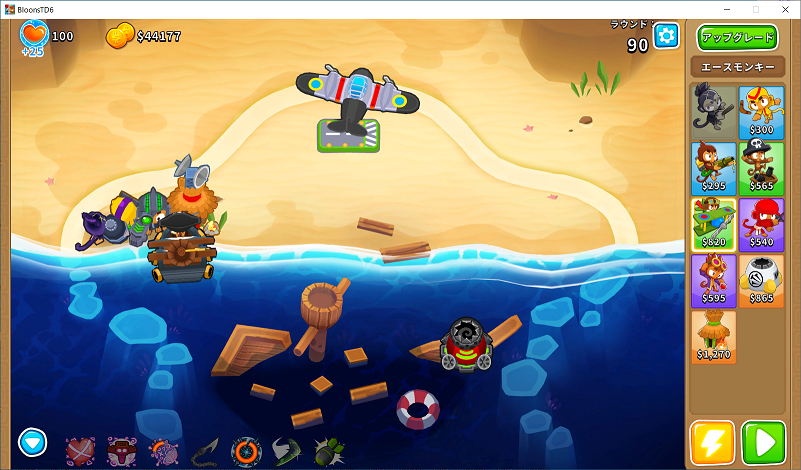The image size is (801, 470).
Task: Click the green アップグレード upgrade button
Action: [x=737, y=38]
